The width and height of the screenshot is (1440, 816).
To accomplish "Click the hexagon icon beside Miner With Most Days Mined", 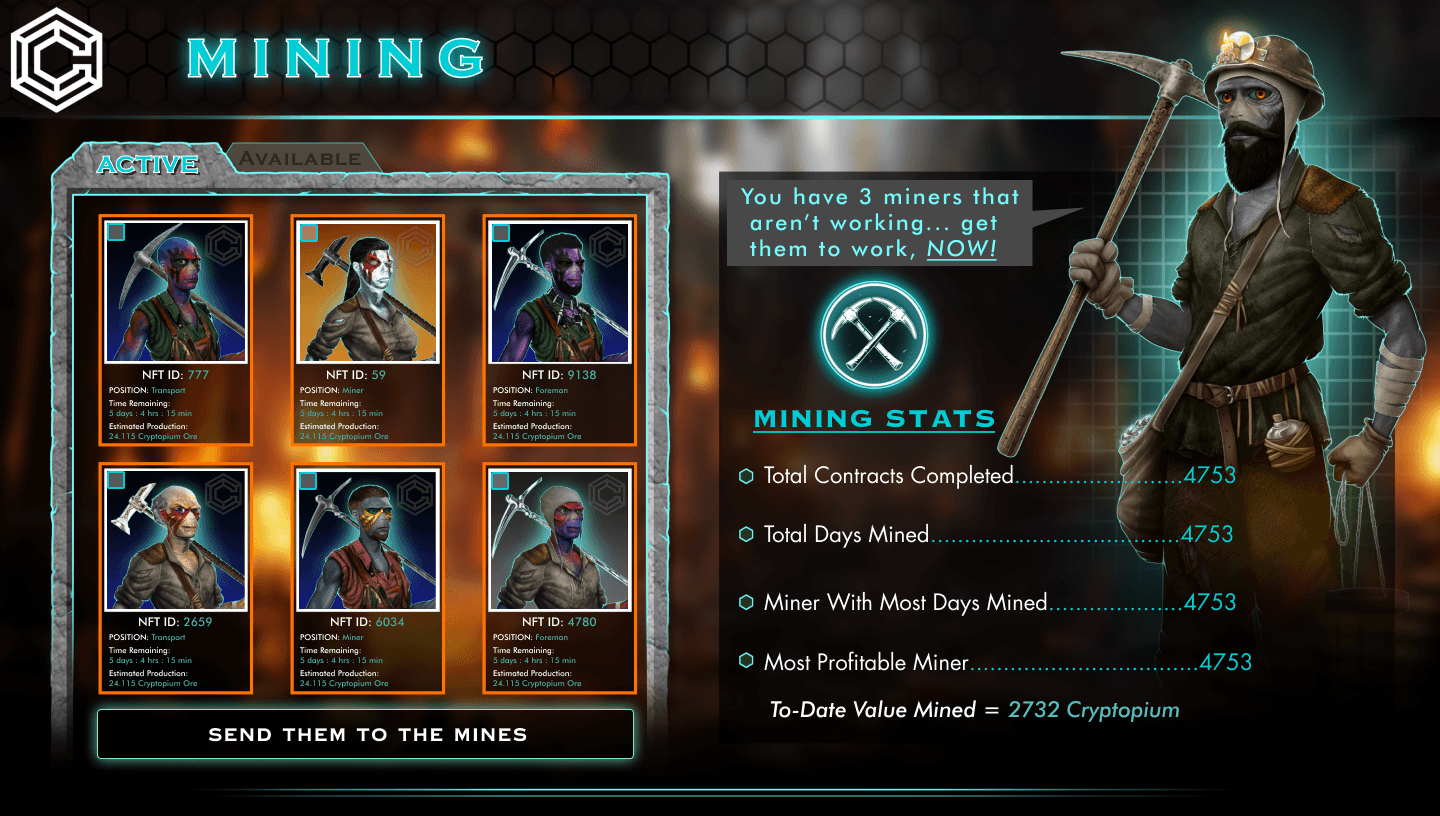I will (x=745, y=601).
